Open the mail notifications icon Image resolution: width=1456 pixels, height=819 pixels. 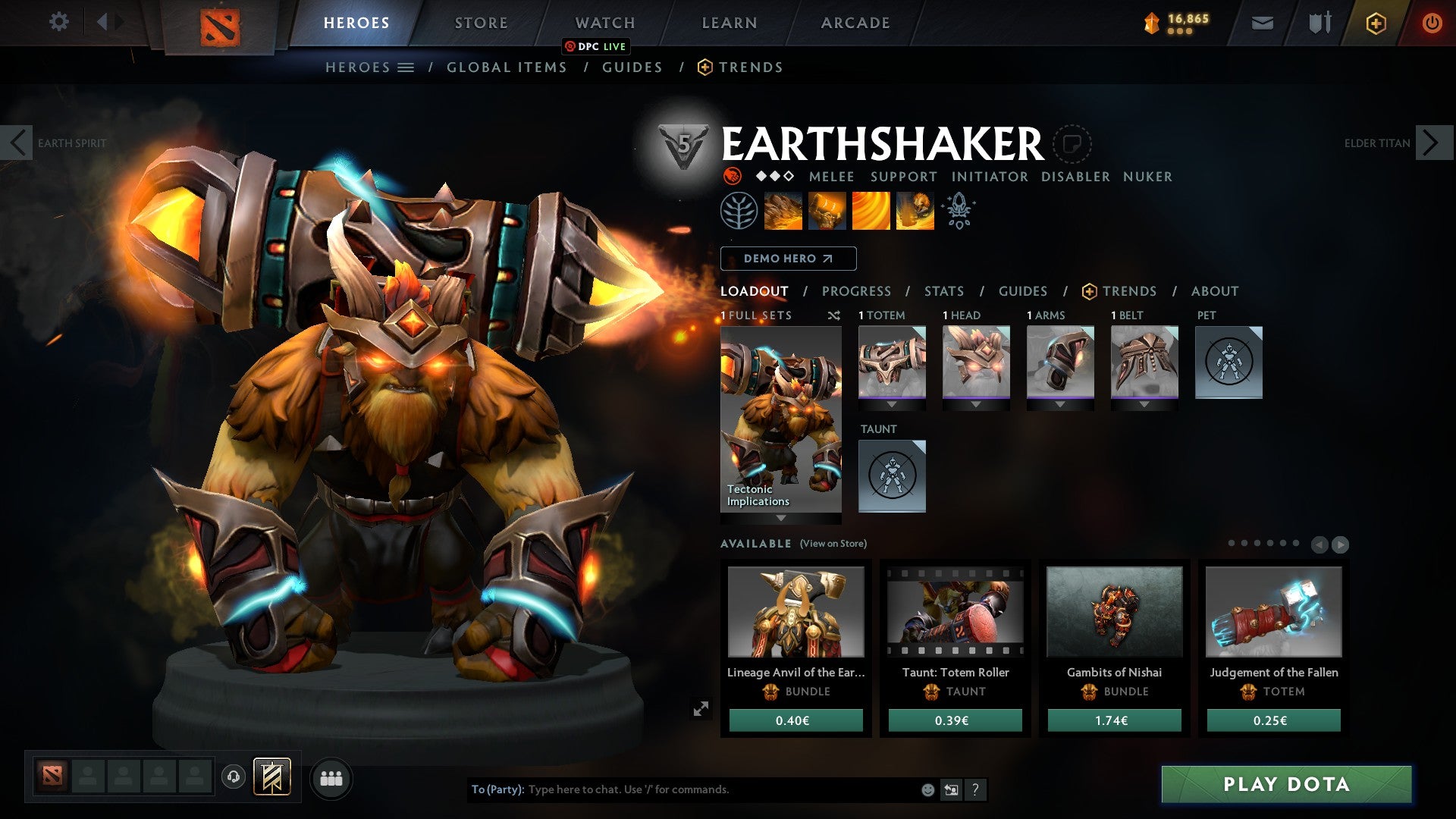point(1261,23)
